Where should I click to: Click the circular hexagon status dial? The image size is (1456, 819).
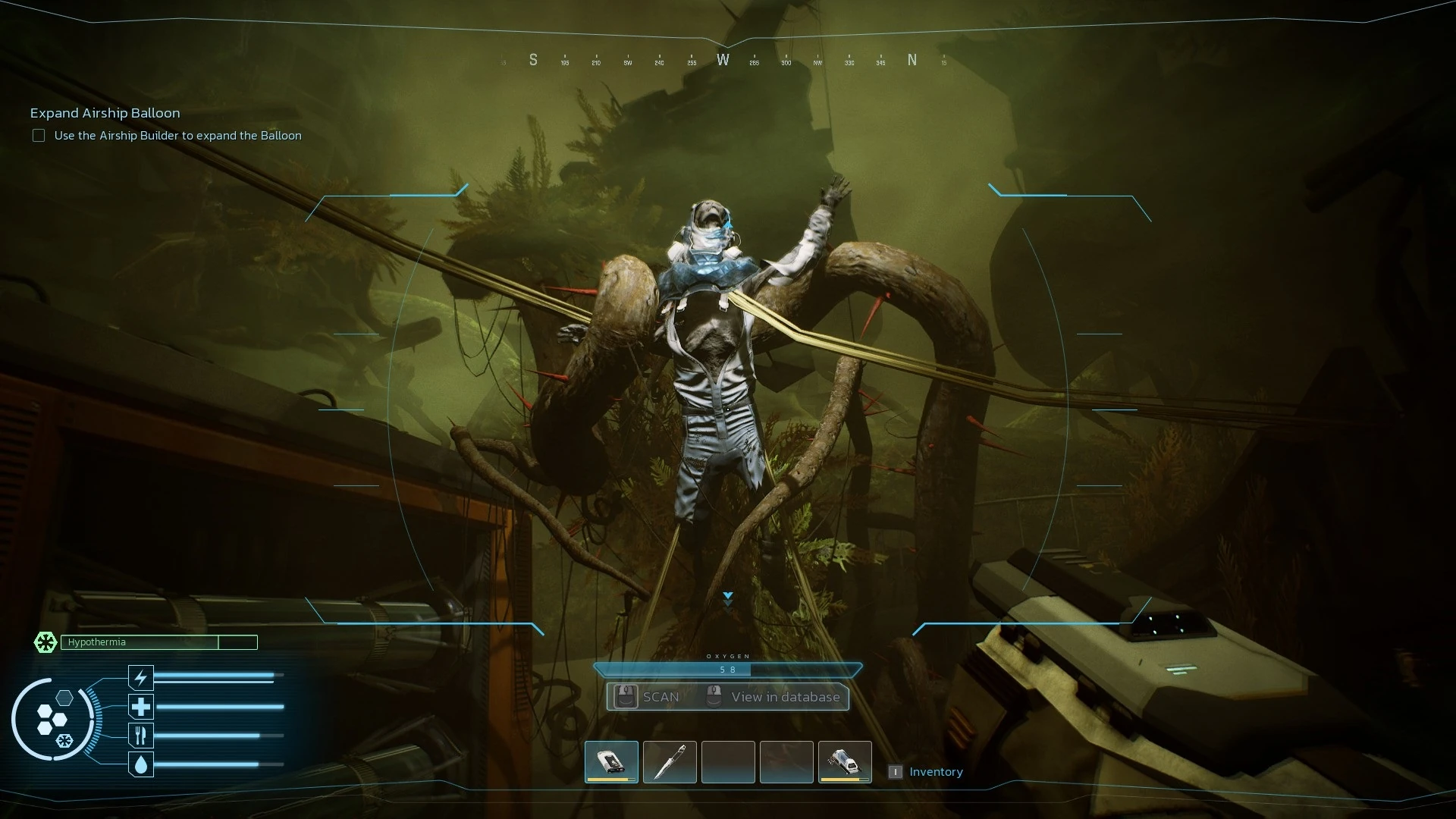[53, 719]
